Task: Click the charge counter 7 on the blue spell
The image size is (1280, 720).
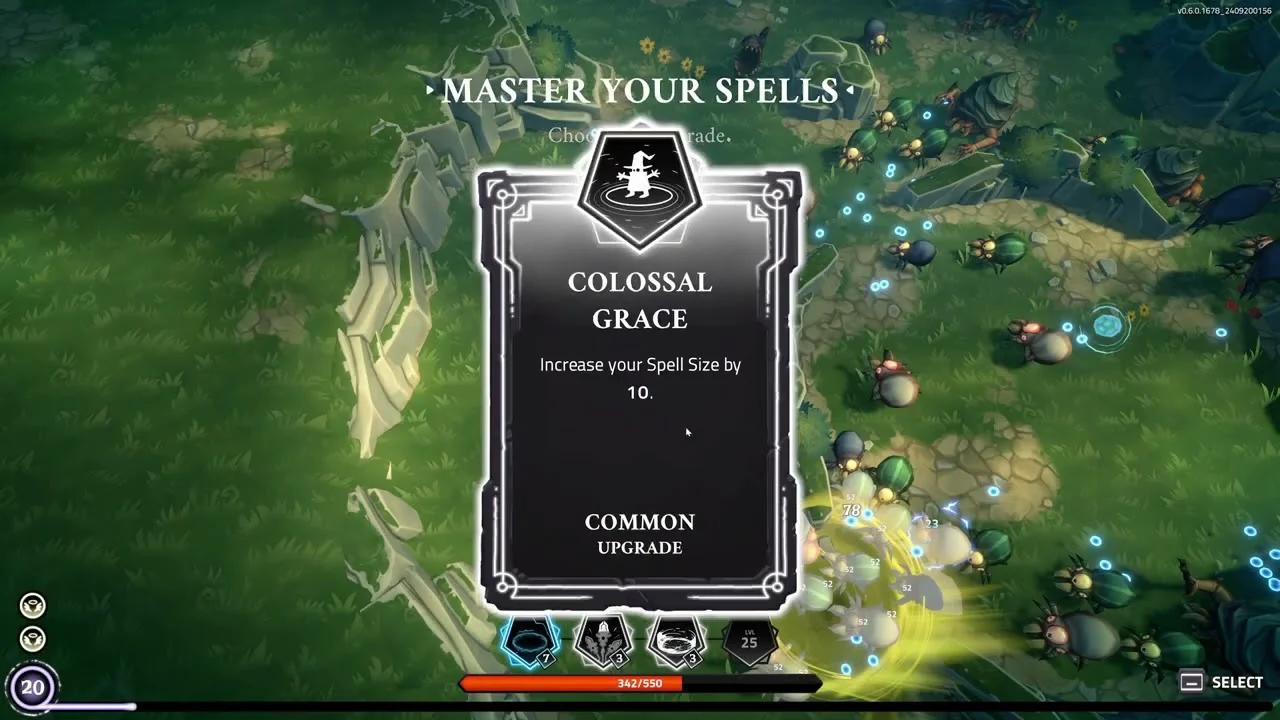Action: point(545,658)
